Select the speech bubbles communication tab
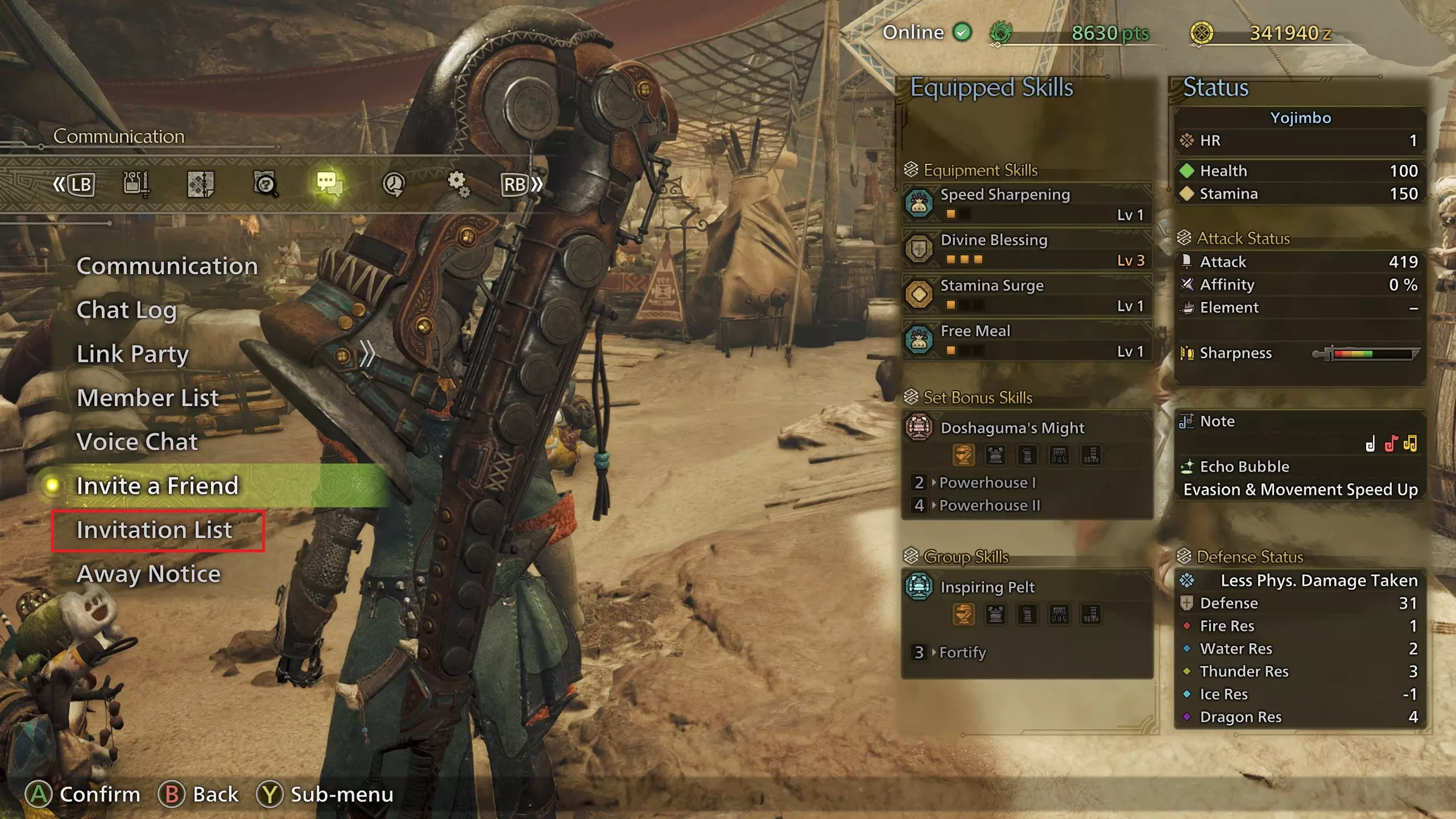Image resolution: width=1456 pixels, height=819 pixels. click(x=329, y=184)
